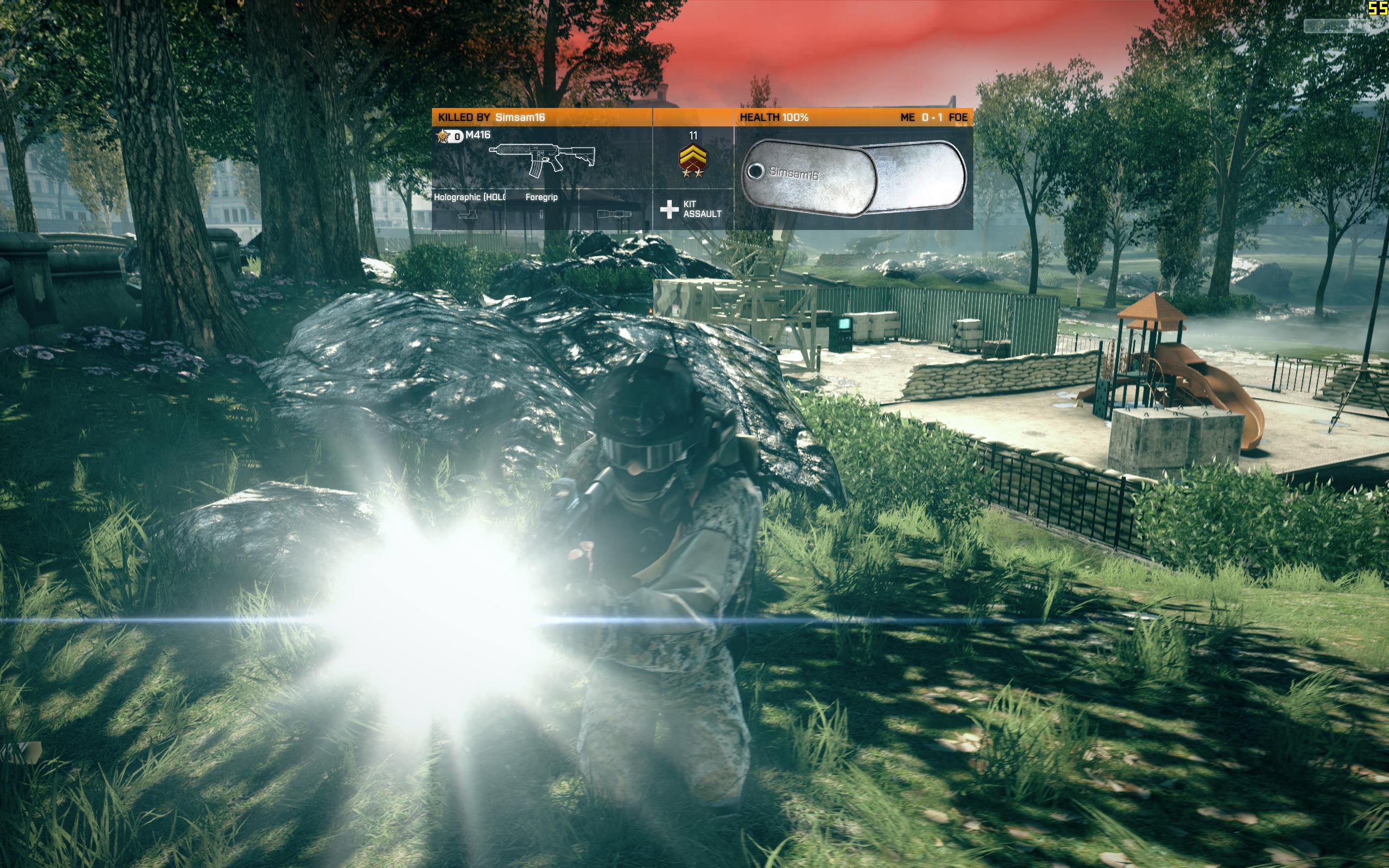Select the Foregrip attachment slot

[542, 209]
